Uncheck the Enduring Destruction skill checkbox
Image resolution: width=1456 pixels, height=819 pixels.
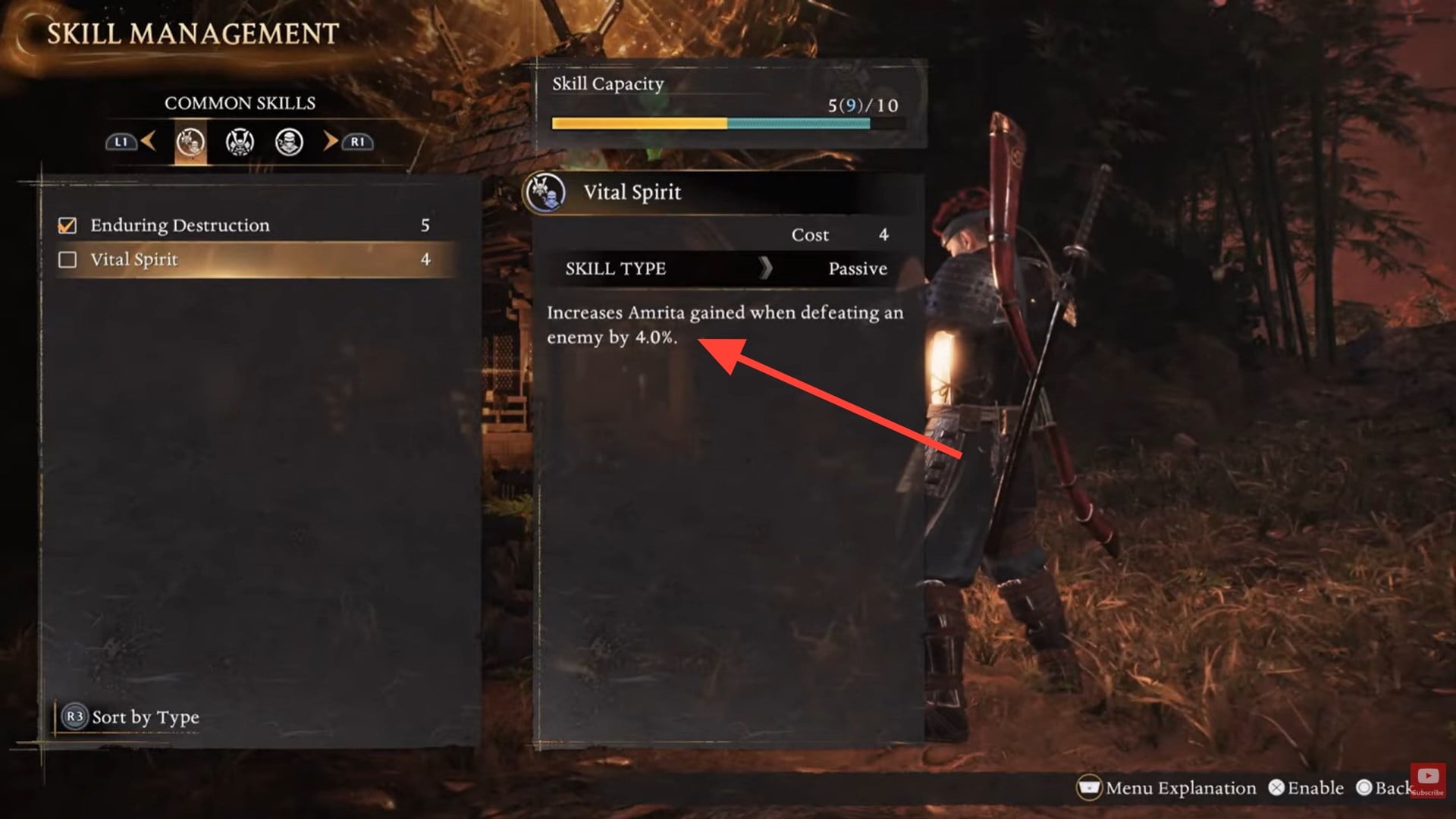pyautogui.click(x=67, y=224)
